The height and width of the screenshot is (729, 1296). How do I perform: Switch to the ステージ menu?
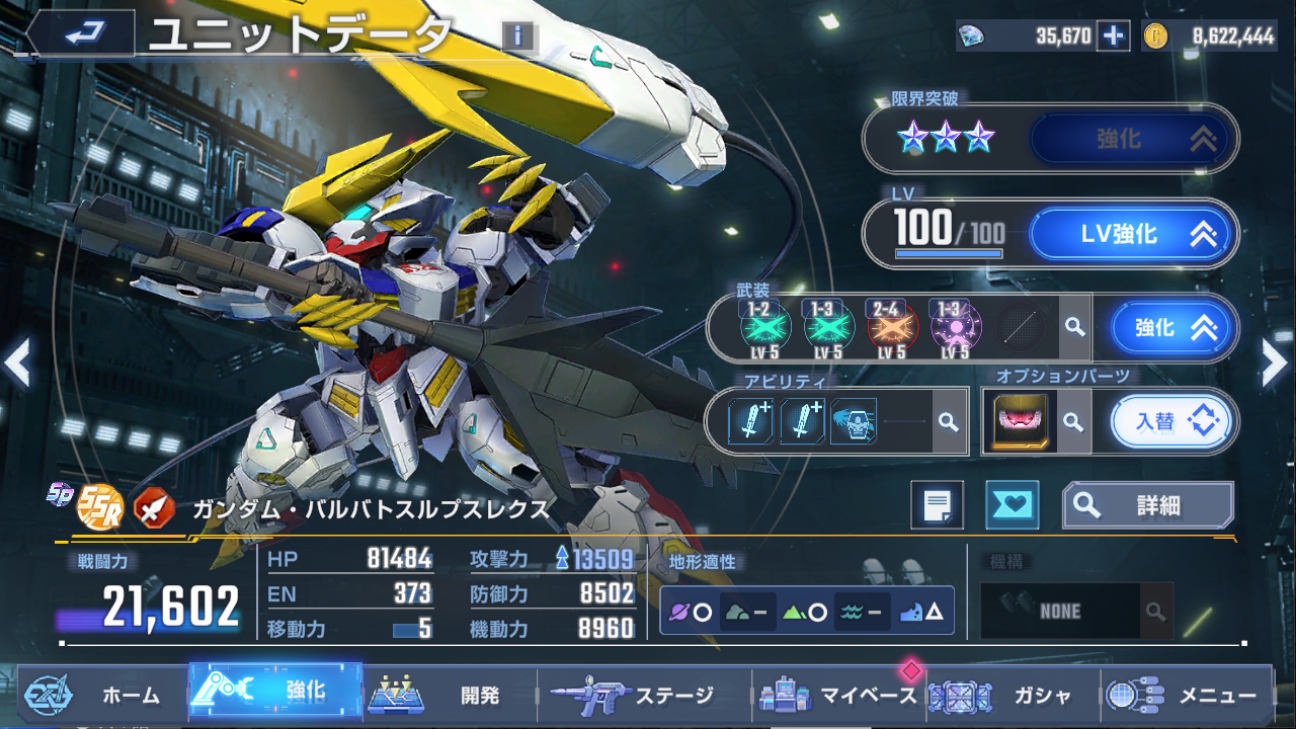[640, 694]
